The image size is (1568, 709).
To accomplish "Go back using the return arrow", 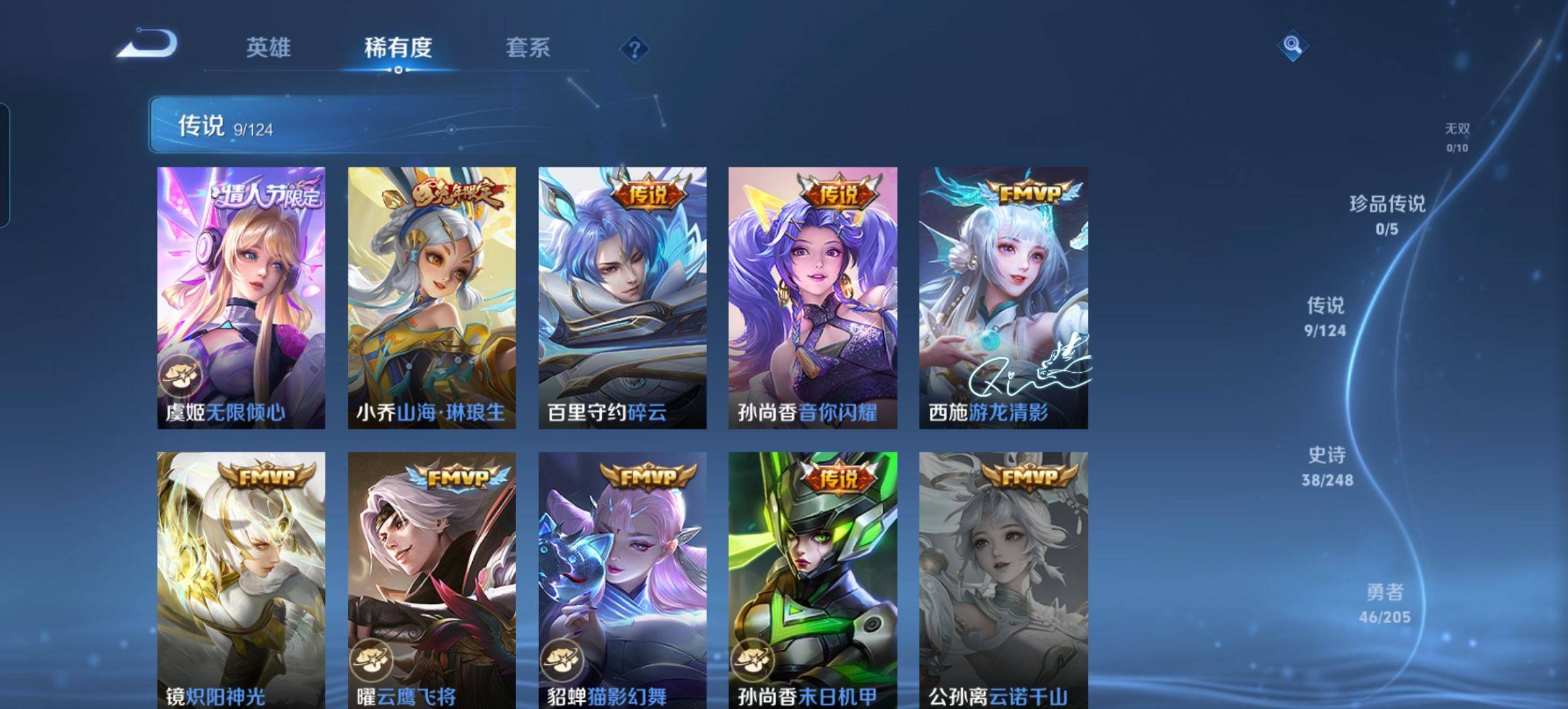I will [147, 45].
